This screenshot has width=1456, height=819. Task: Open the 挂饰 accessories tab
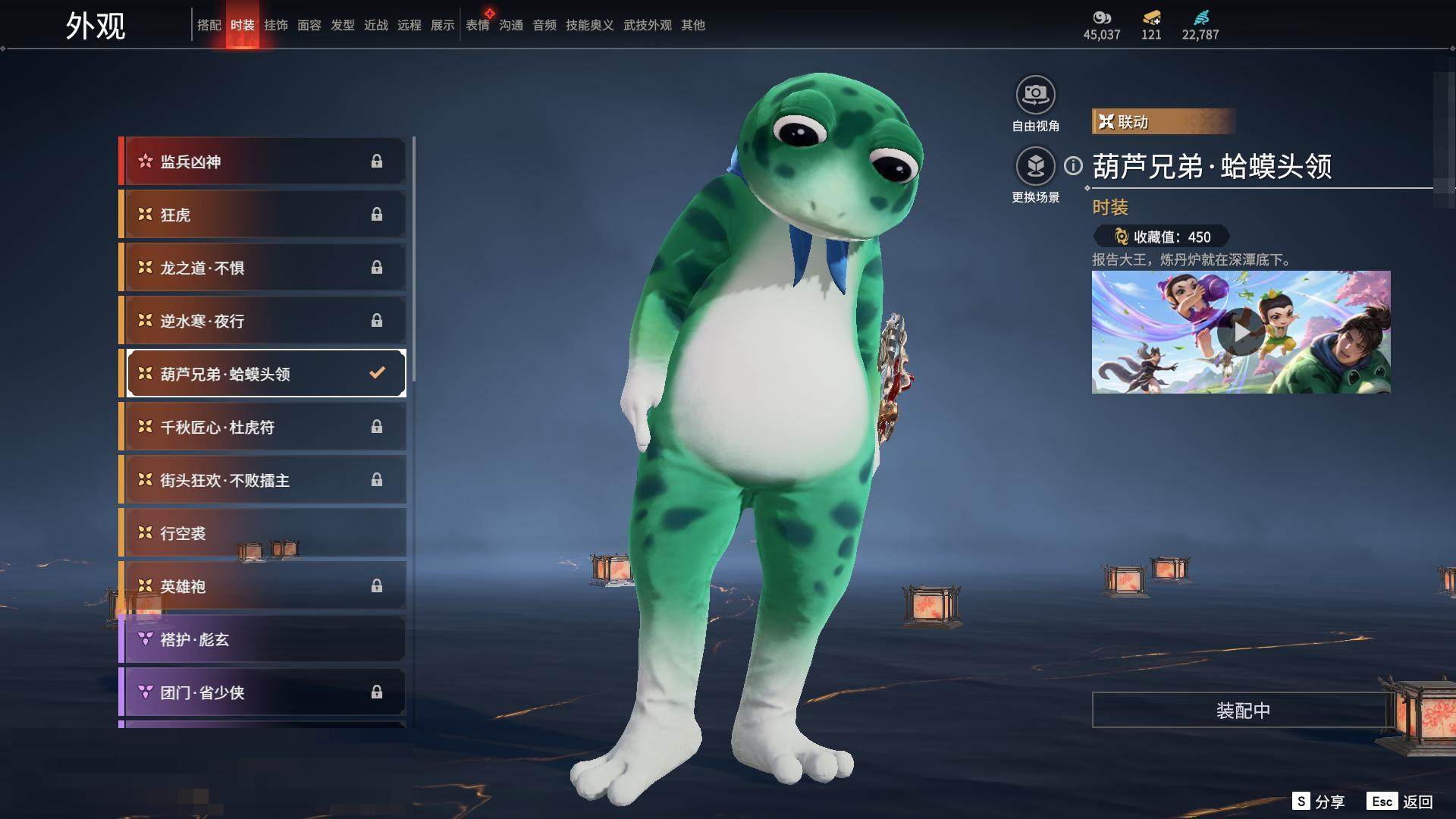[275, 25]
